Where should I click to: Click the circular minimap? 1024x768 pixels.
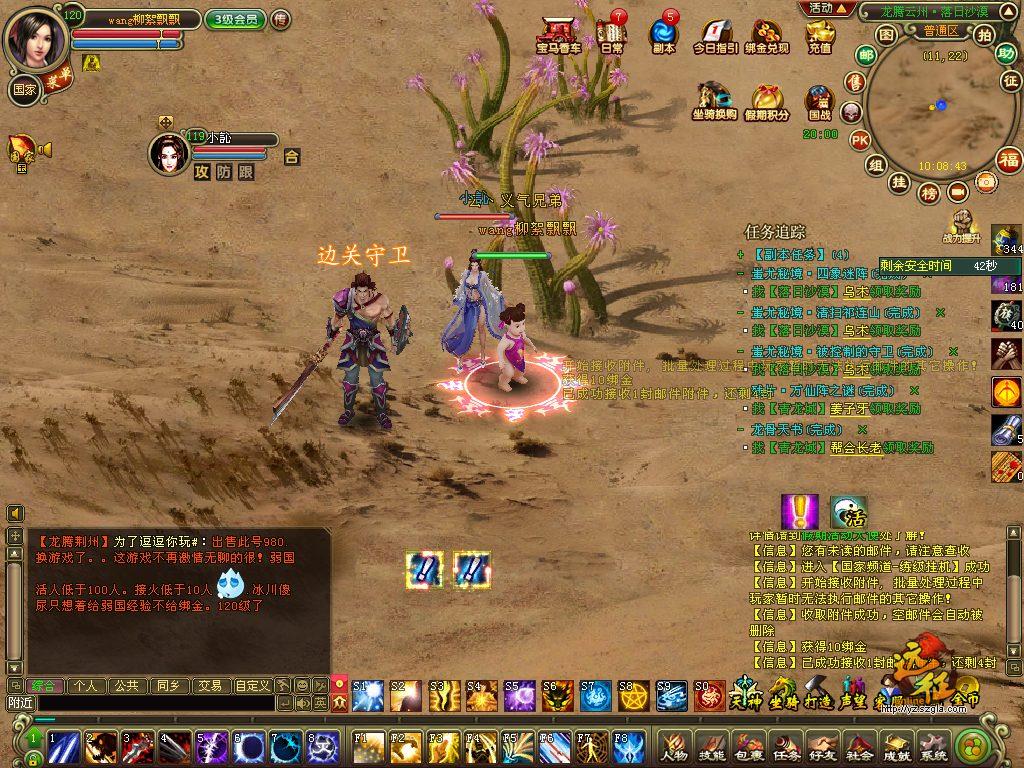pos(931,108)
